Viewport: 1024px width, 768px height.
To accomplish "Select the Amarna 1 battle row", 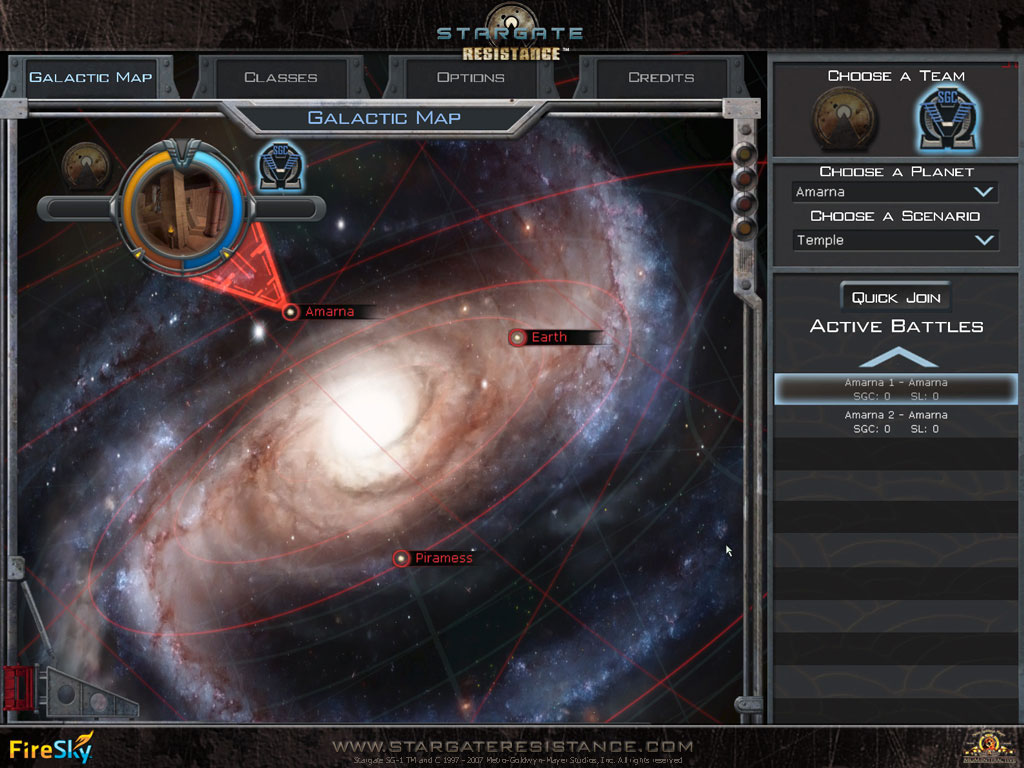I will [x=895, y=389].
